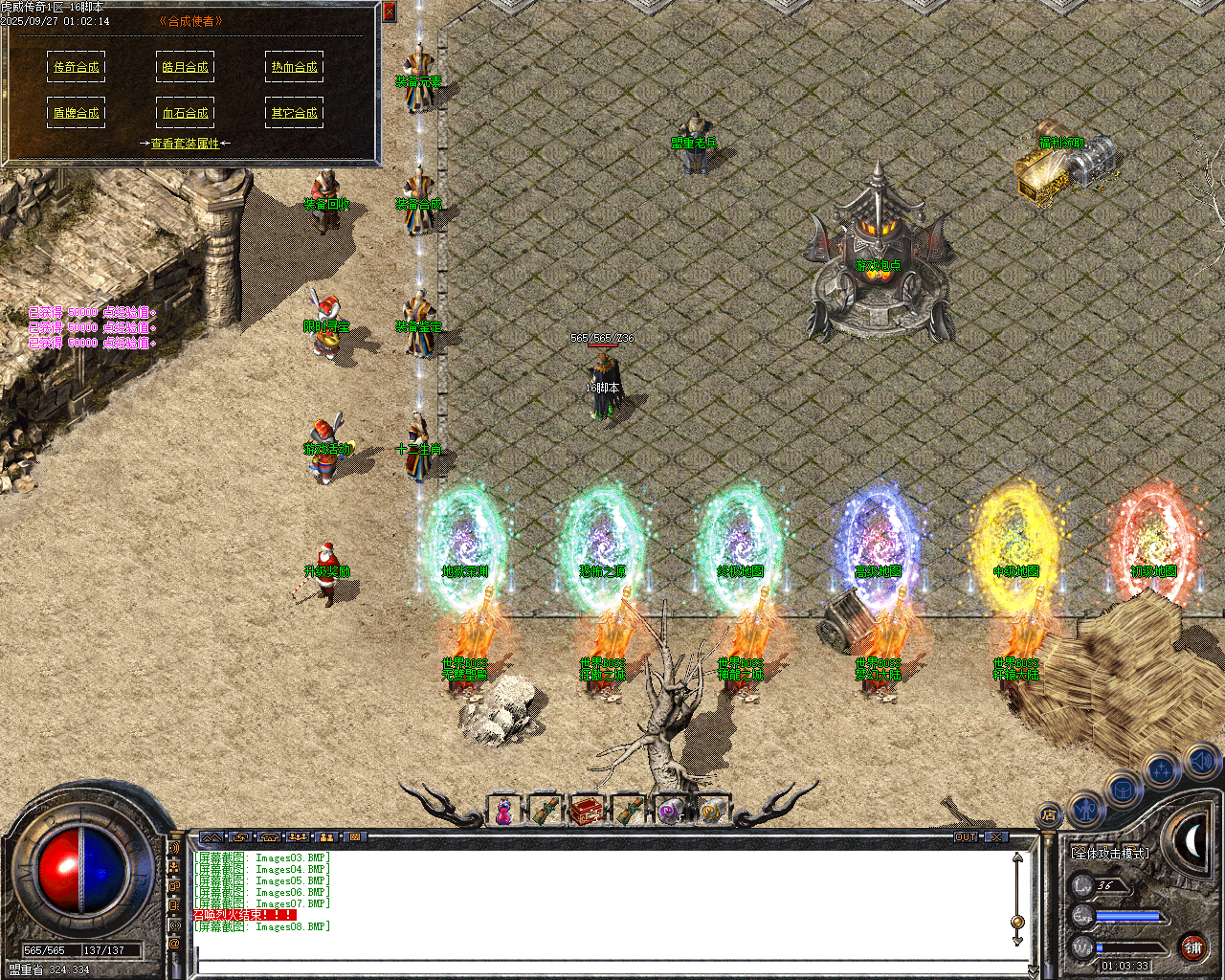
Task: Open the inventory bag circle icon
Action: pyautogui.click(x=1124, y=789)
